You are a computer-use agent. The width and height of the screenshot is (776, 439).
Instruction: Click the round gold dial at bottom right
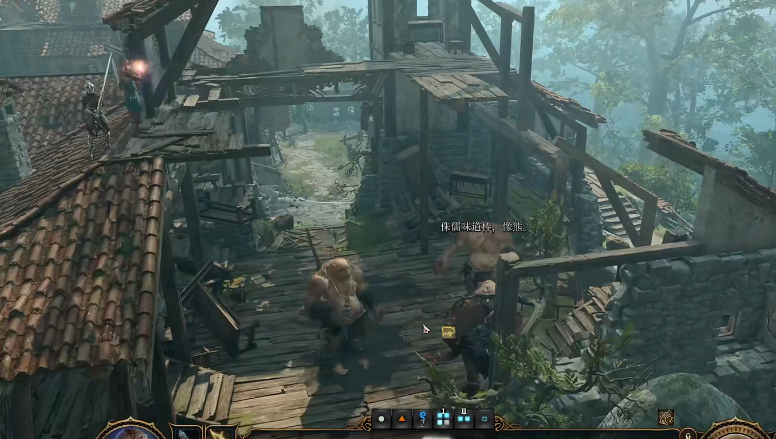pos(738,431)
